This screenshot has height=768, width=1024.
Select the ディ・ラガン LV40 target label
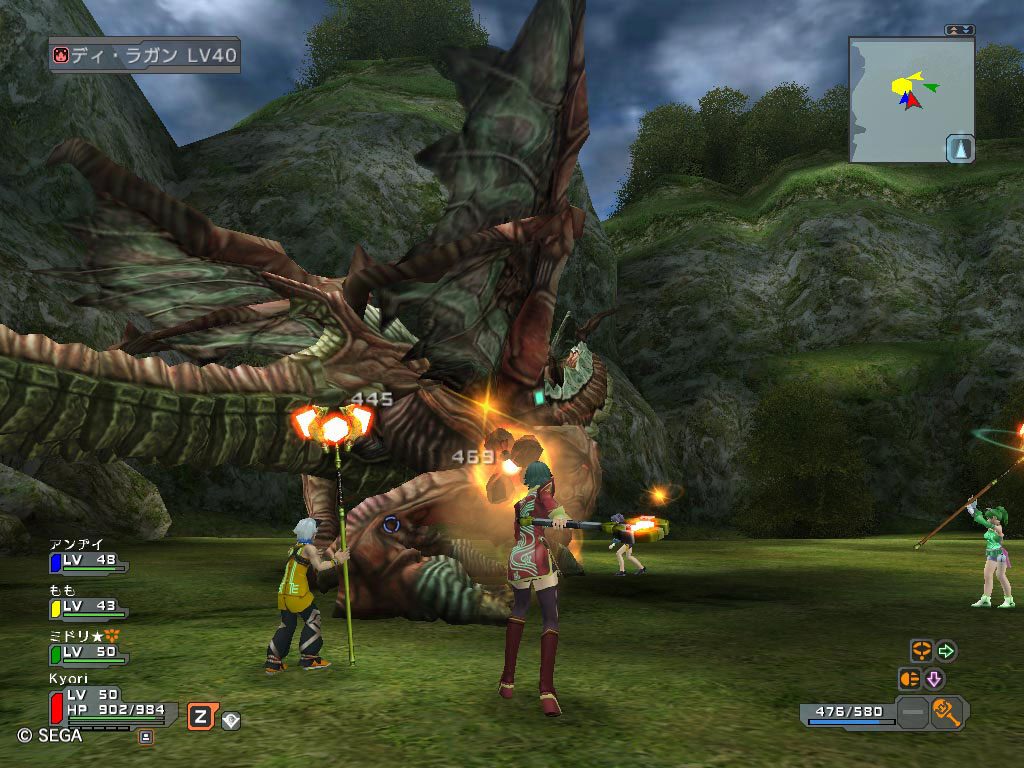point(145,55)
